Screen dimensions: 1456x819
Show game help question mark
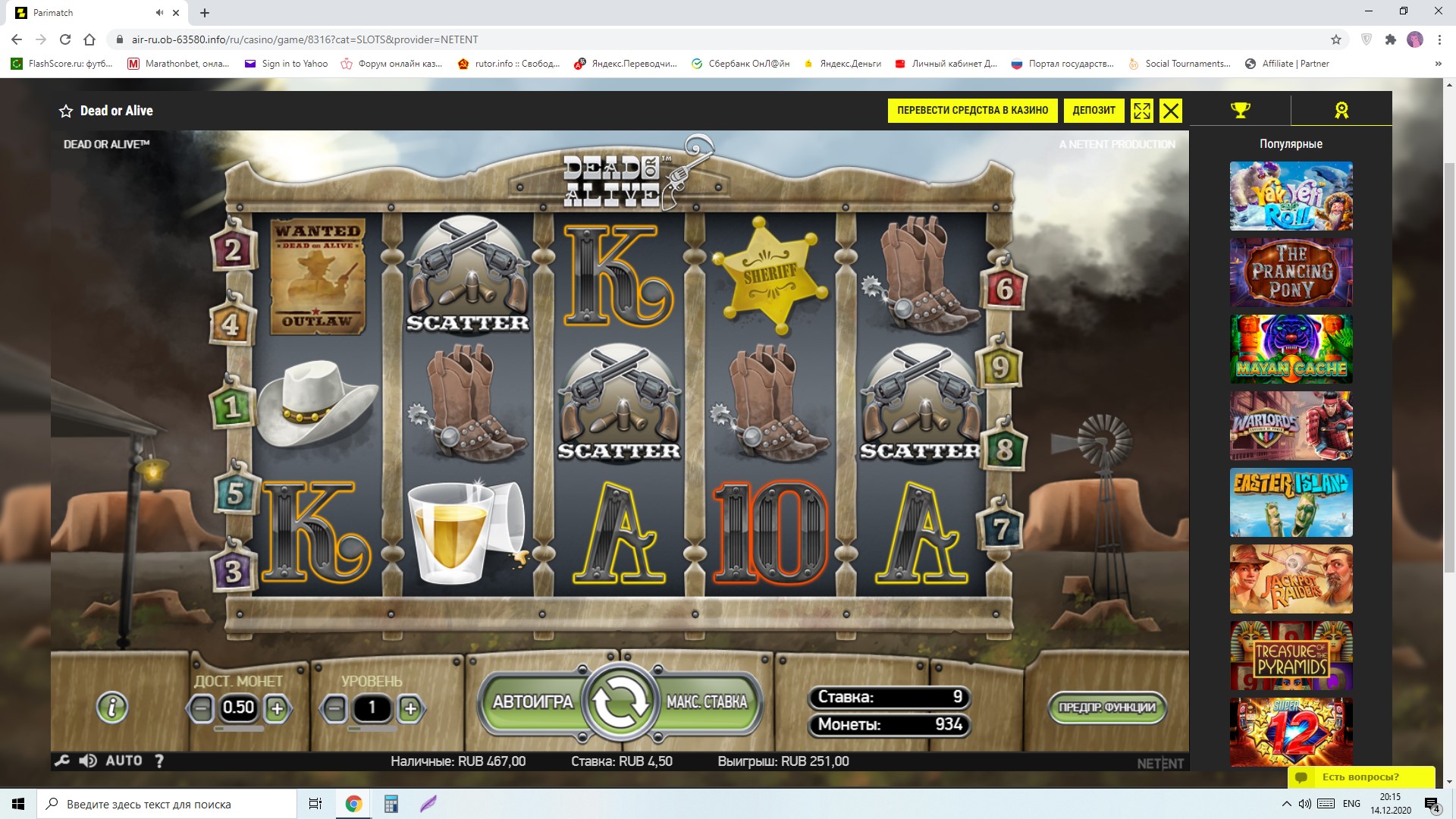click(x=159, y=761)
